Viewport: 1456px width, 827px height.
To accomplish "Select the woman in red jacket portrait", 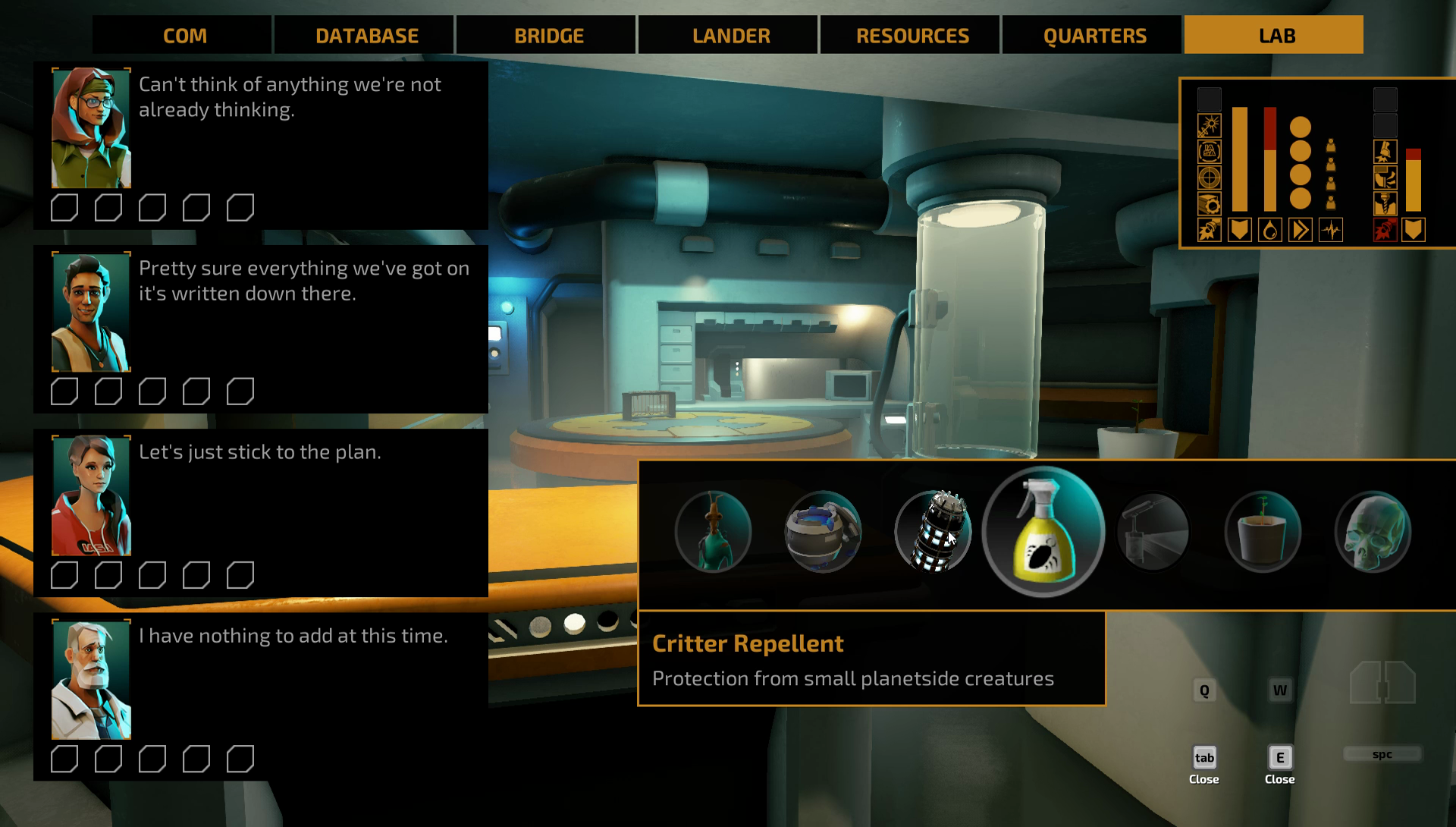I will (91, 495).
